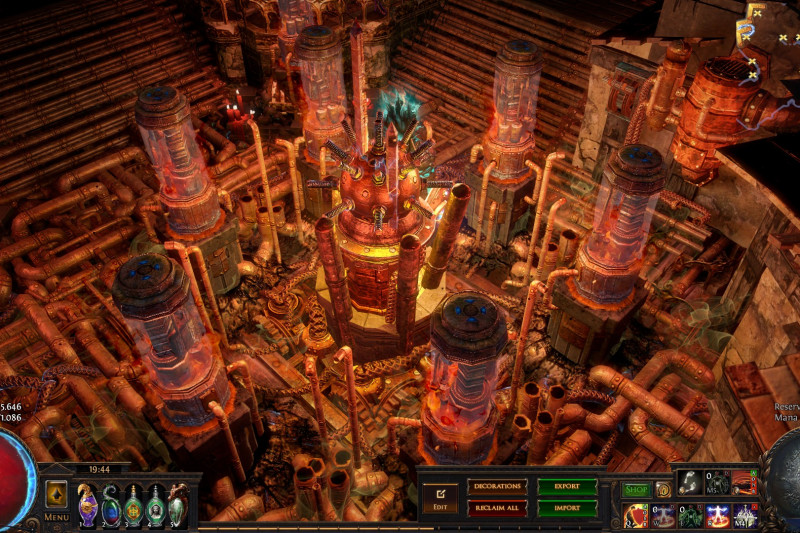Export the hideout layout
Viewport: 800px width, 533px height.
pyautogui.click(x=567, y=487)
